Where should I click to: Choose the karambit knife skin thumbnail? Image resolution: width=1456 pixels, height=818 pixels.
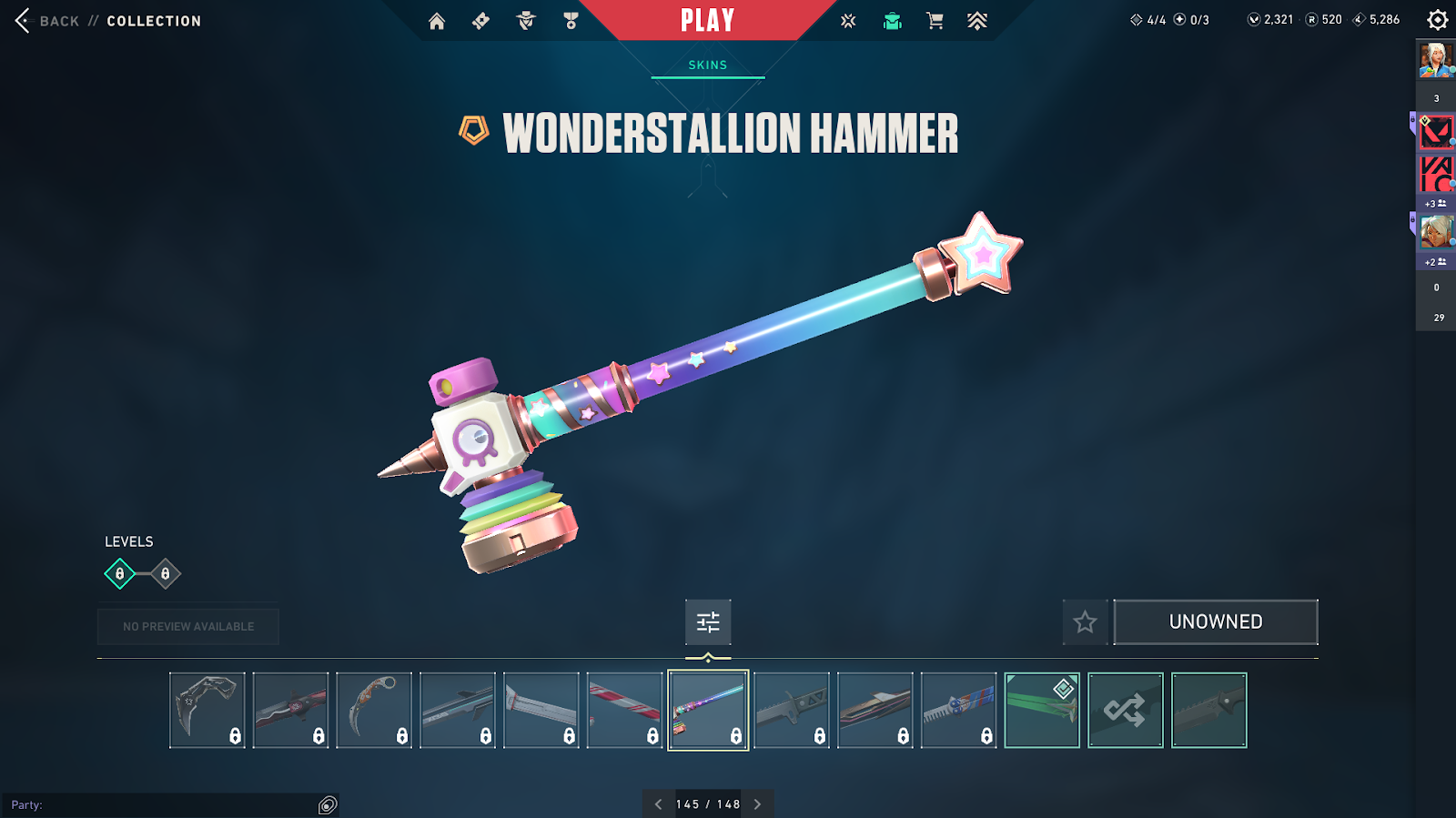pos(374,711)
